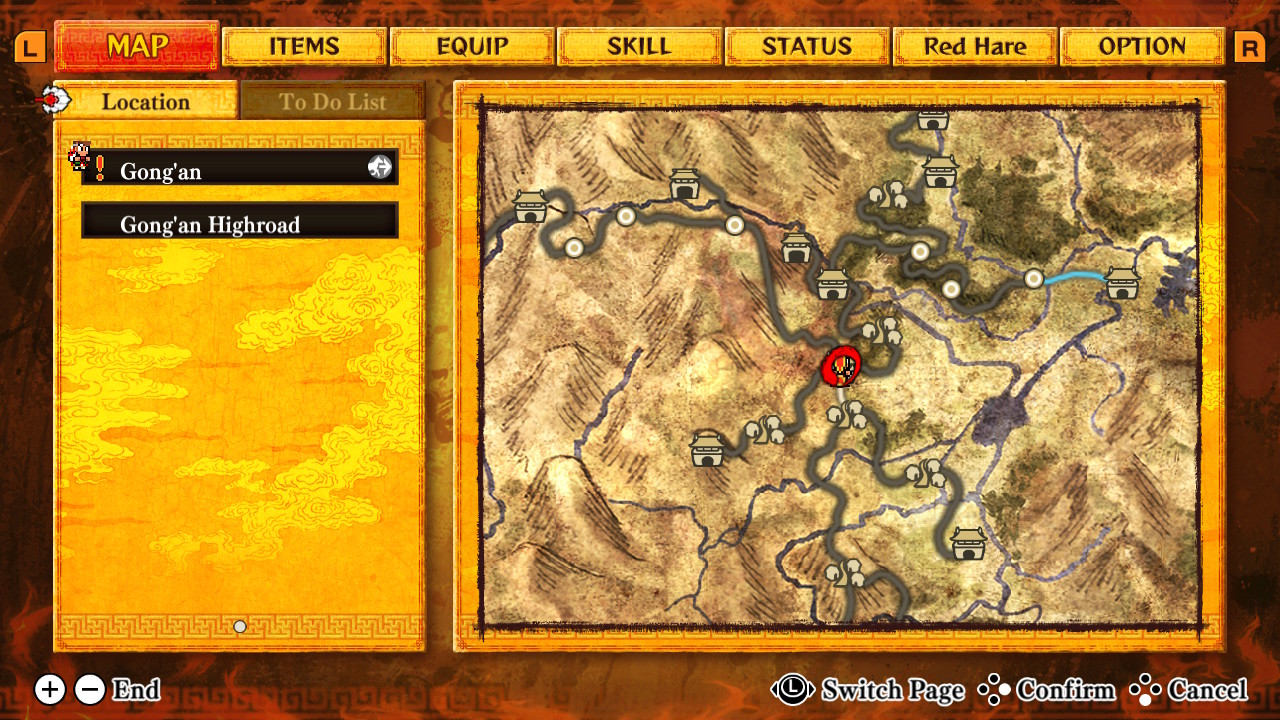The image size is (1280, 720).
Task: Select Gong'an Highroad in the location list
Action: pyautogui.click(x=240, y=224)
